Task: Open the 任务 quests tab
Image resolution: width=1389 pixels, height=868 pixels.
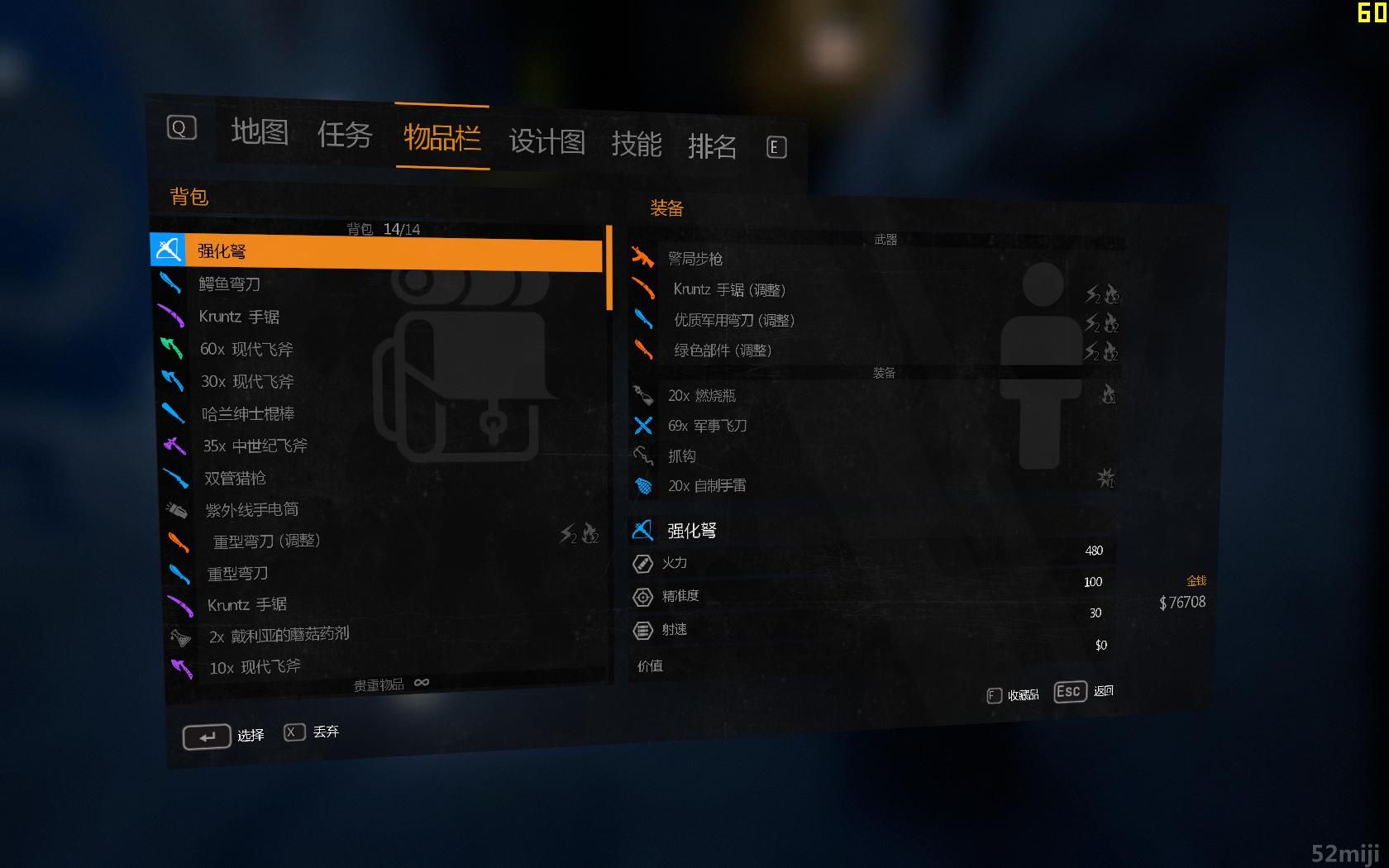Action: pos(345,134)
